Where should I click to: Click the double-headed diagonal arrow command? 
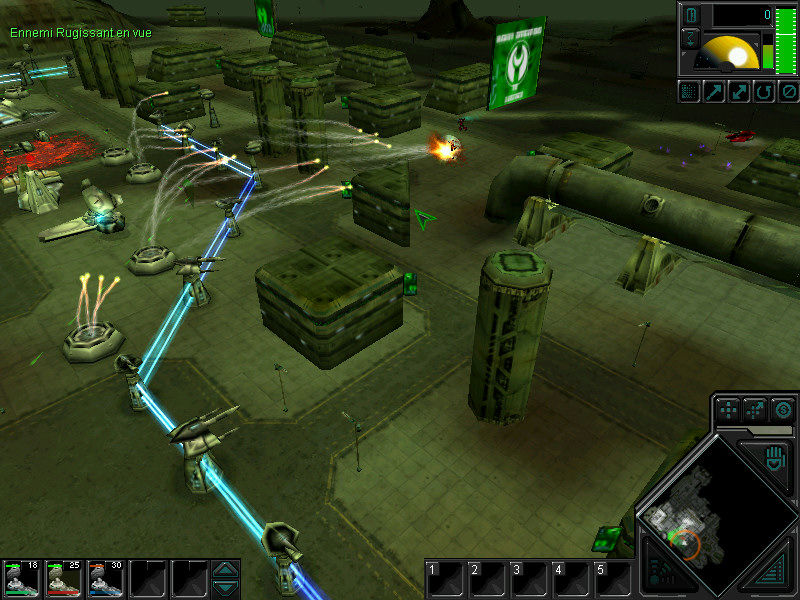(x=739, y=92)
